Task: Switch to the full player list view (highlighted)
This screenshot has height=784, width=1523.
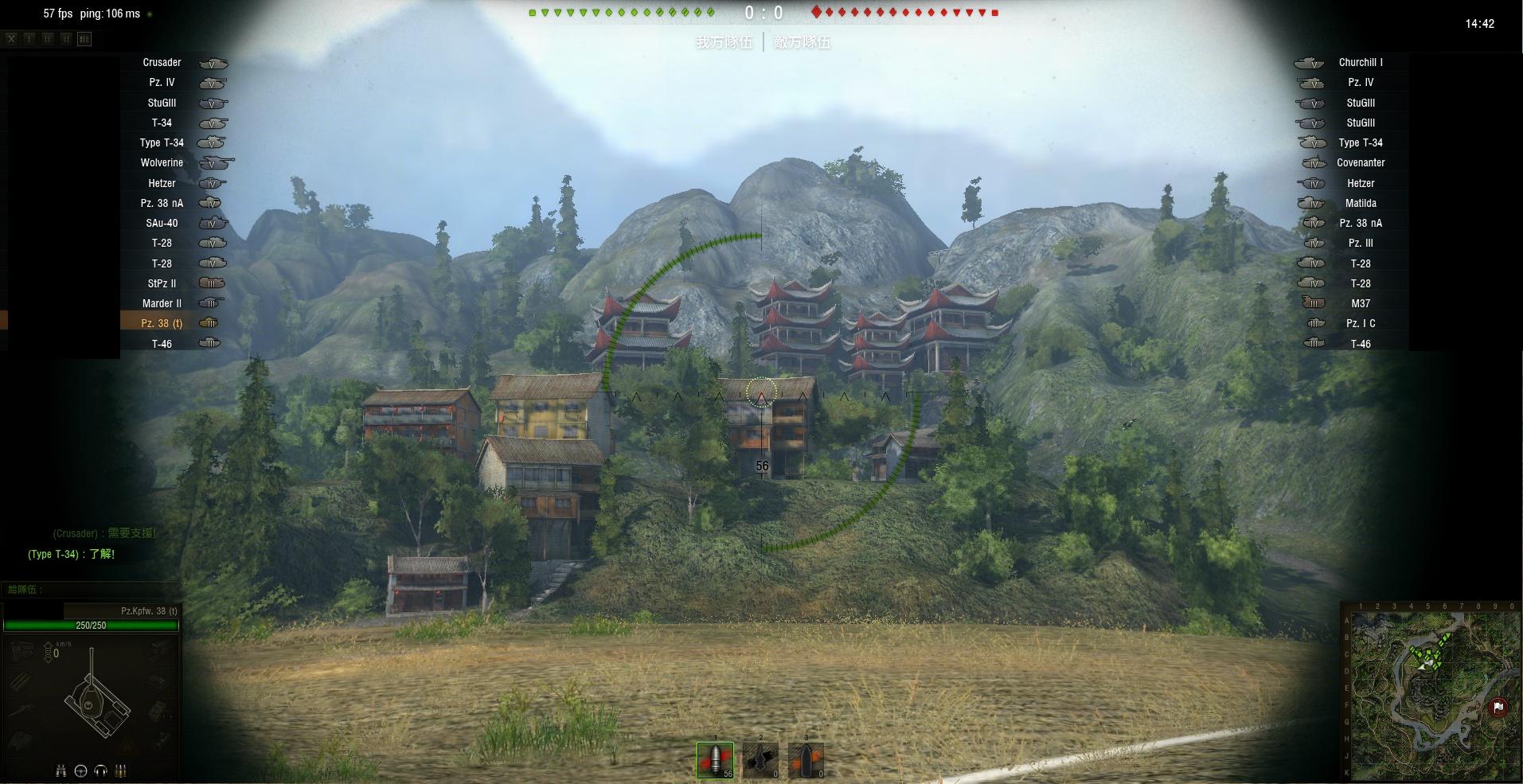Action: [x=84, y=38]
